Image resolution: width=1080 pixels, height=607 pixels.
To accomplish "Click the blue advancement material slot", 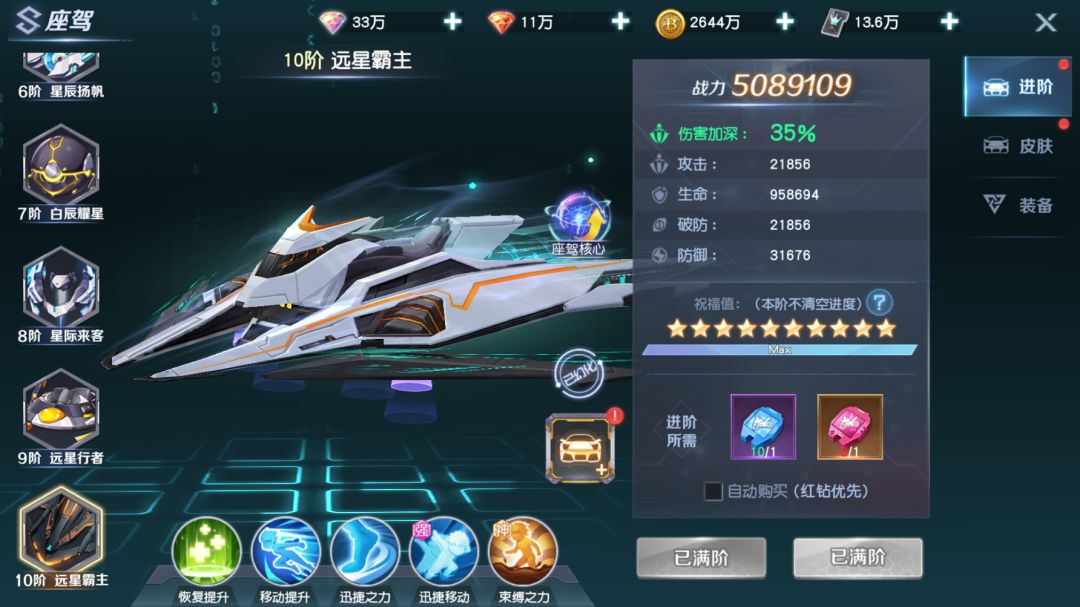I will (x=763, y=427).
